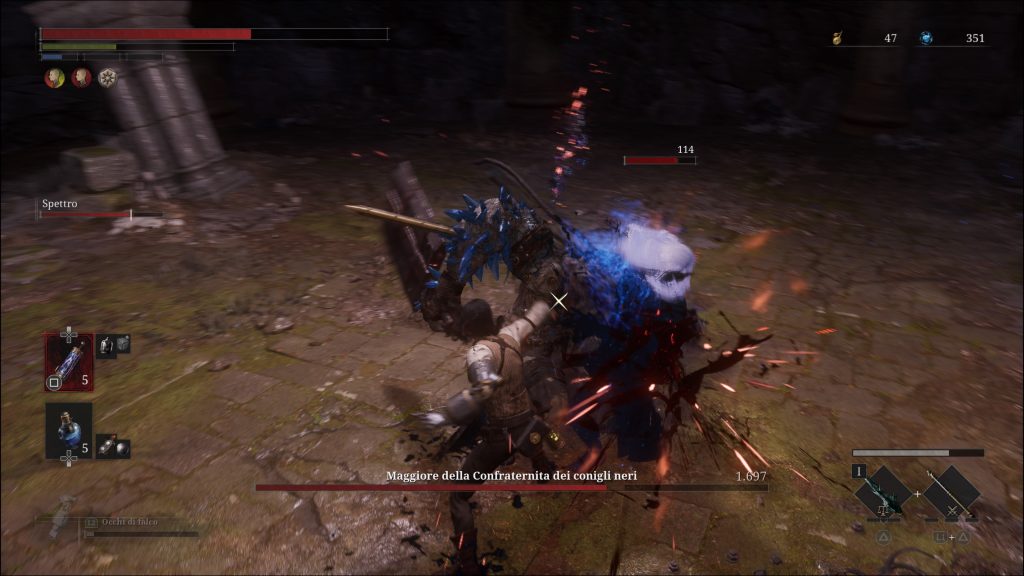Click the head status icon on plain red background
This screenshot has width=1024, height=576.
81,77
